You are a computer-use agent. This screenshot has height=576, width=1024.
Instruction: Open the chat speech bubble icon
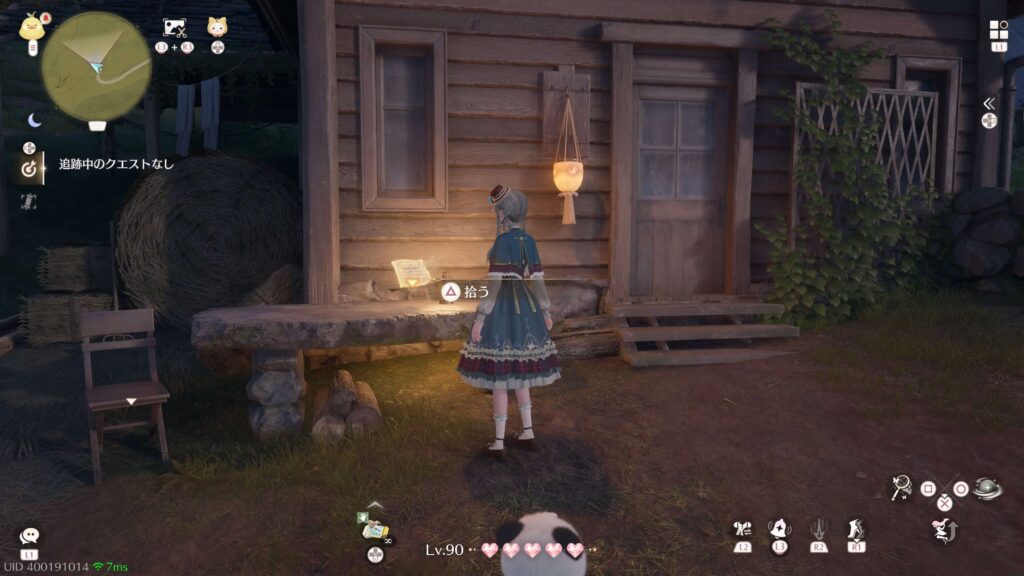point(29,537)
